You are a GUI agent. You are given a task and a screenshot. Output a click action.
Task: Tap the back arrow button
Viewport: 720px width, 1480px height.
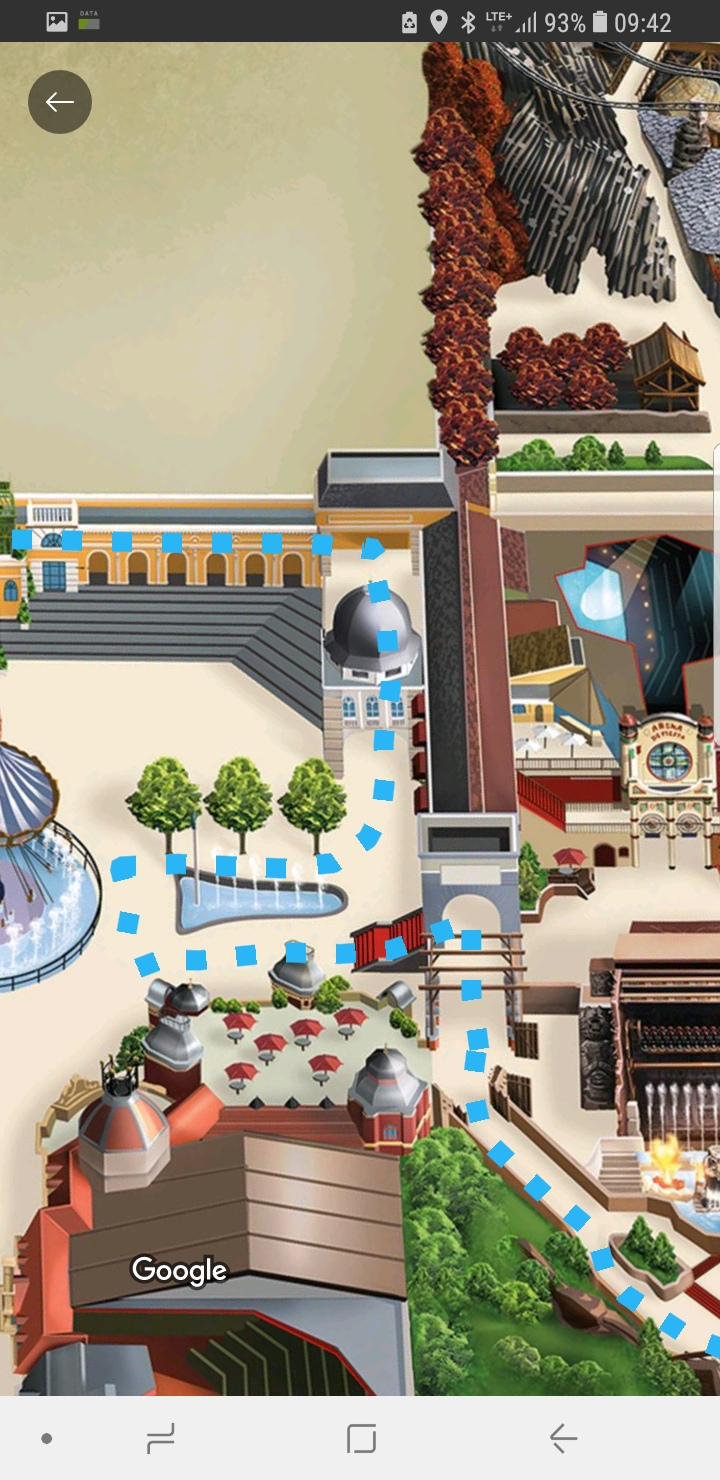coord(60,102)
